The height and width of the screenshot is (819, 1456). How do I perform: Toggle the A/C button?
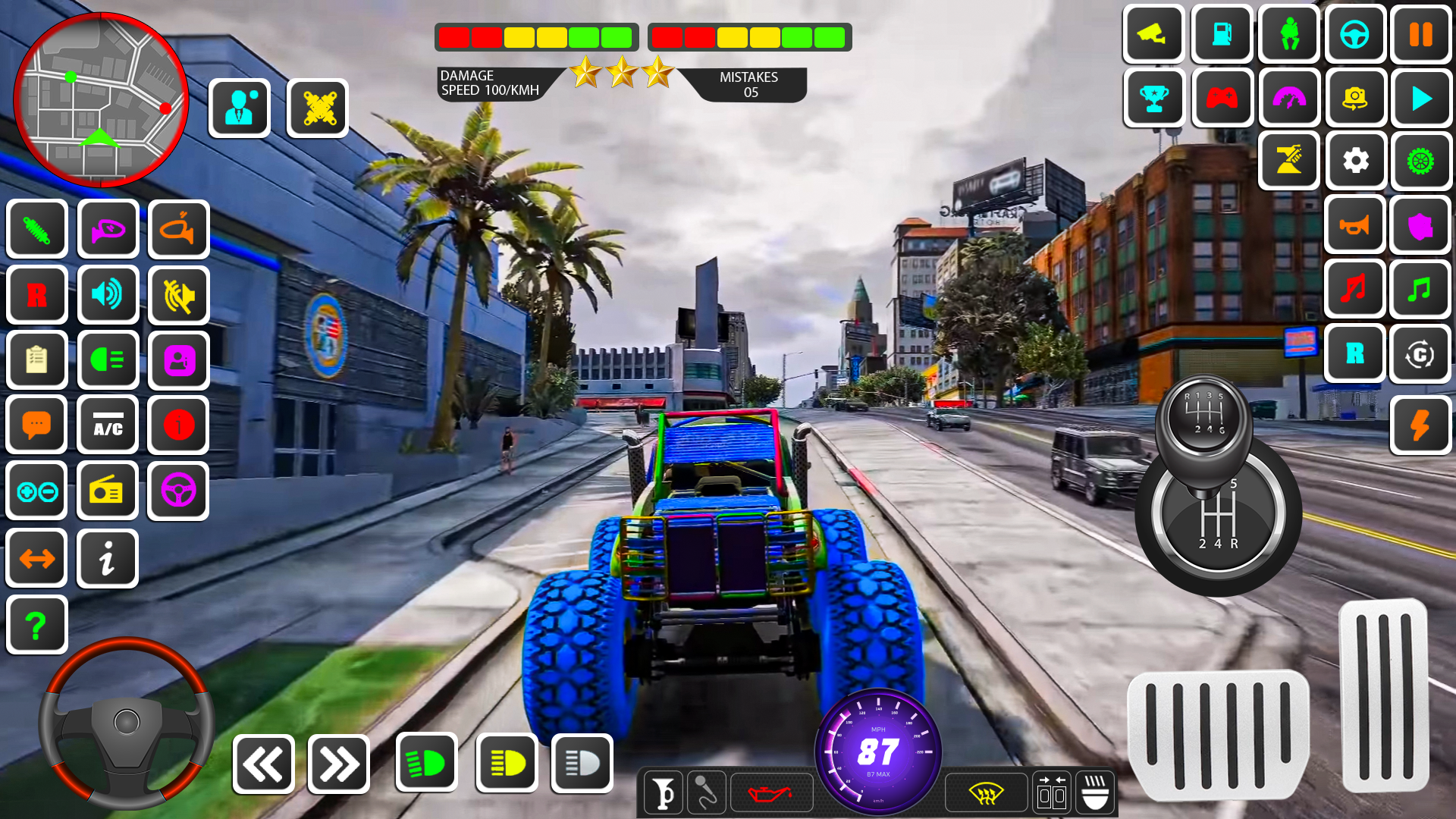click(108, 425)
